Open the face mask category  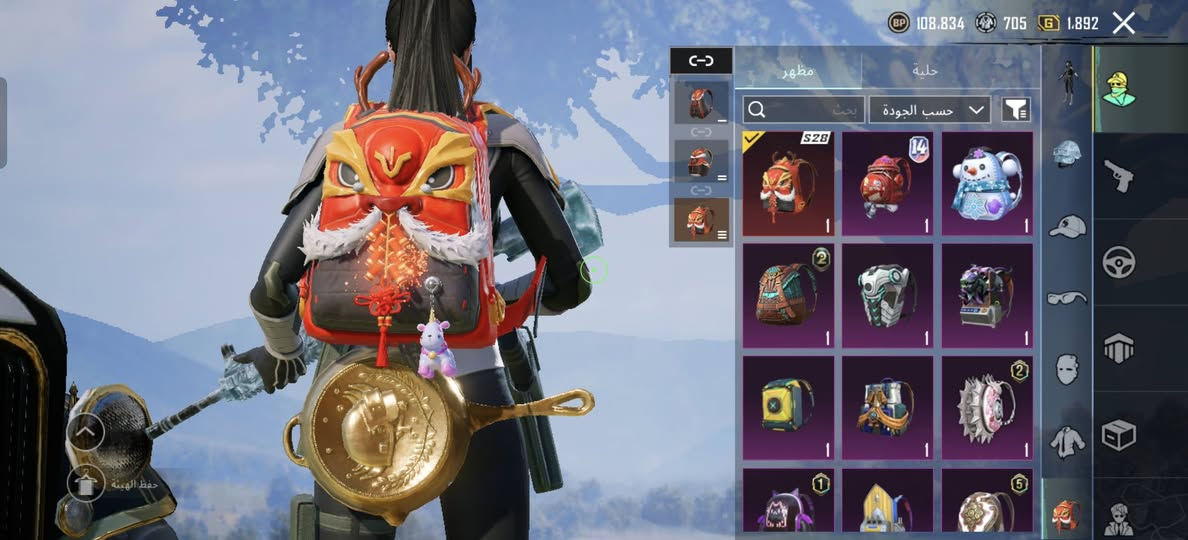[1066, 368]
